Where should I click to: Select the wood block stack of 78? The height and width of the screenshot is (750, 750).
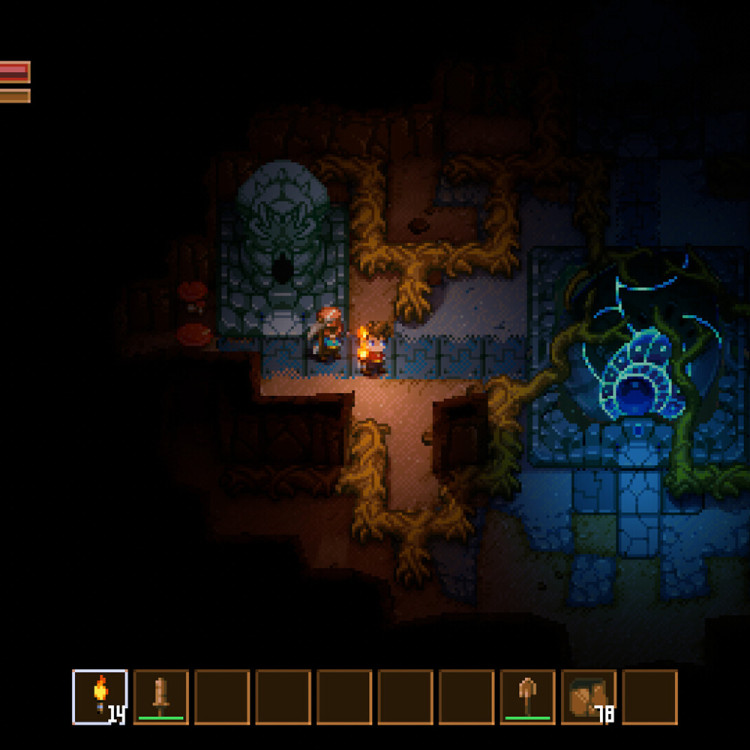[x=588, y=696]
